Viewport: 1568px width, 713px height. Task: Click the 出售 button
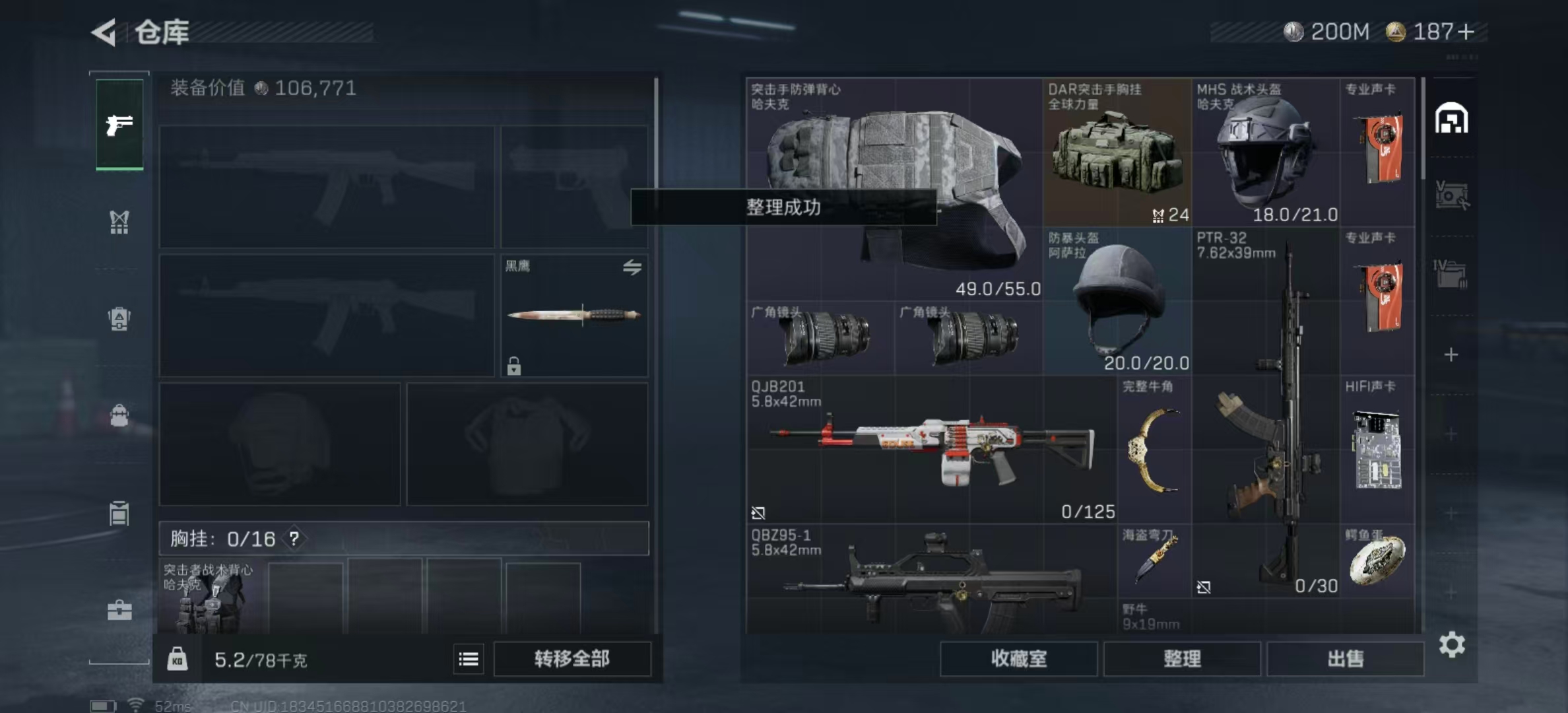[1346, 658]
